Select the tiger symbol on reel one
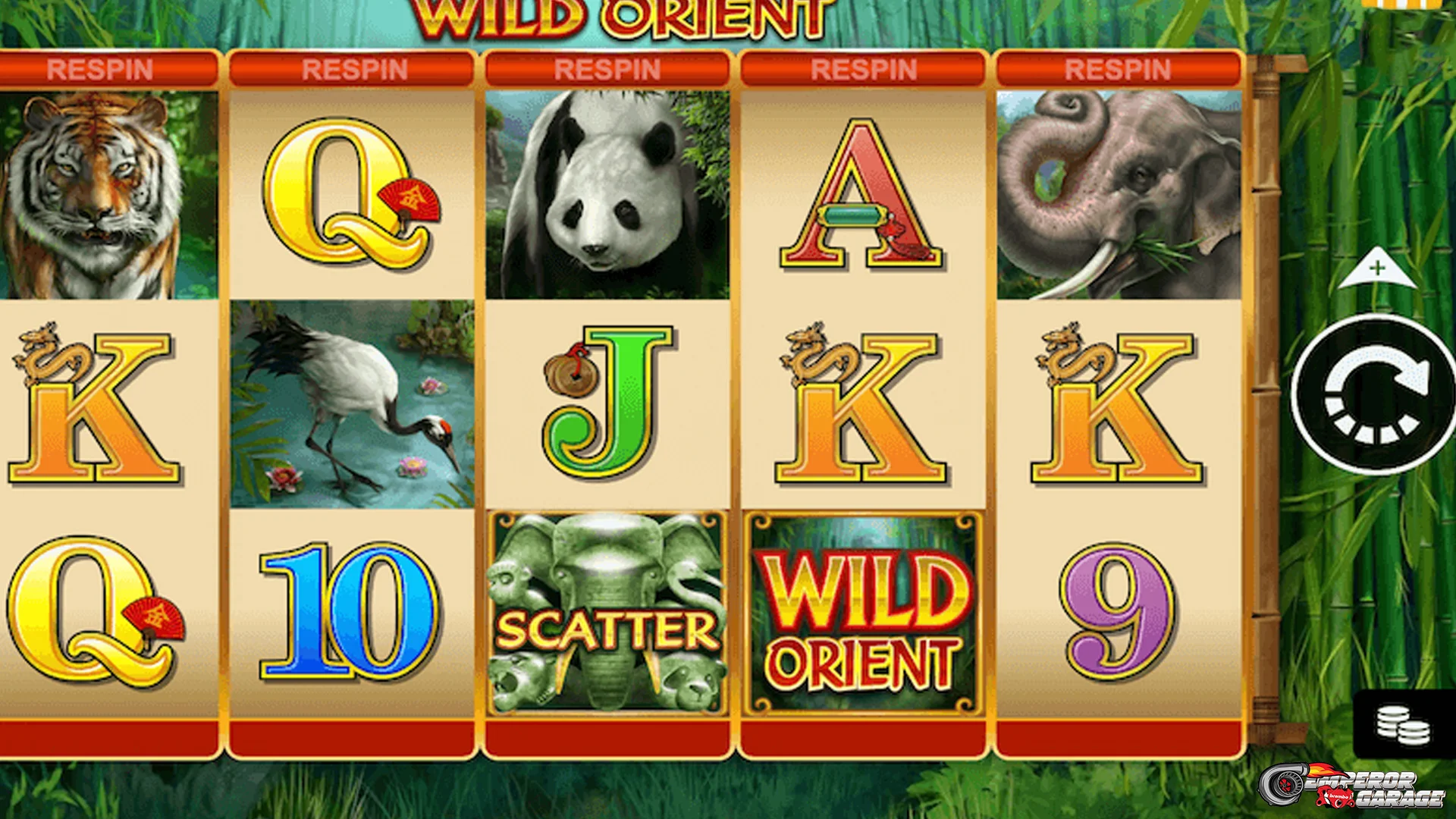1456x819 pixels. tap(99, 193)
